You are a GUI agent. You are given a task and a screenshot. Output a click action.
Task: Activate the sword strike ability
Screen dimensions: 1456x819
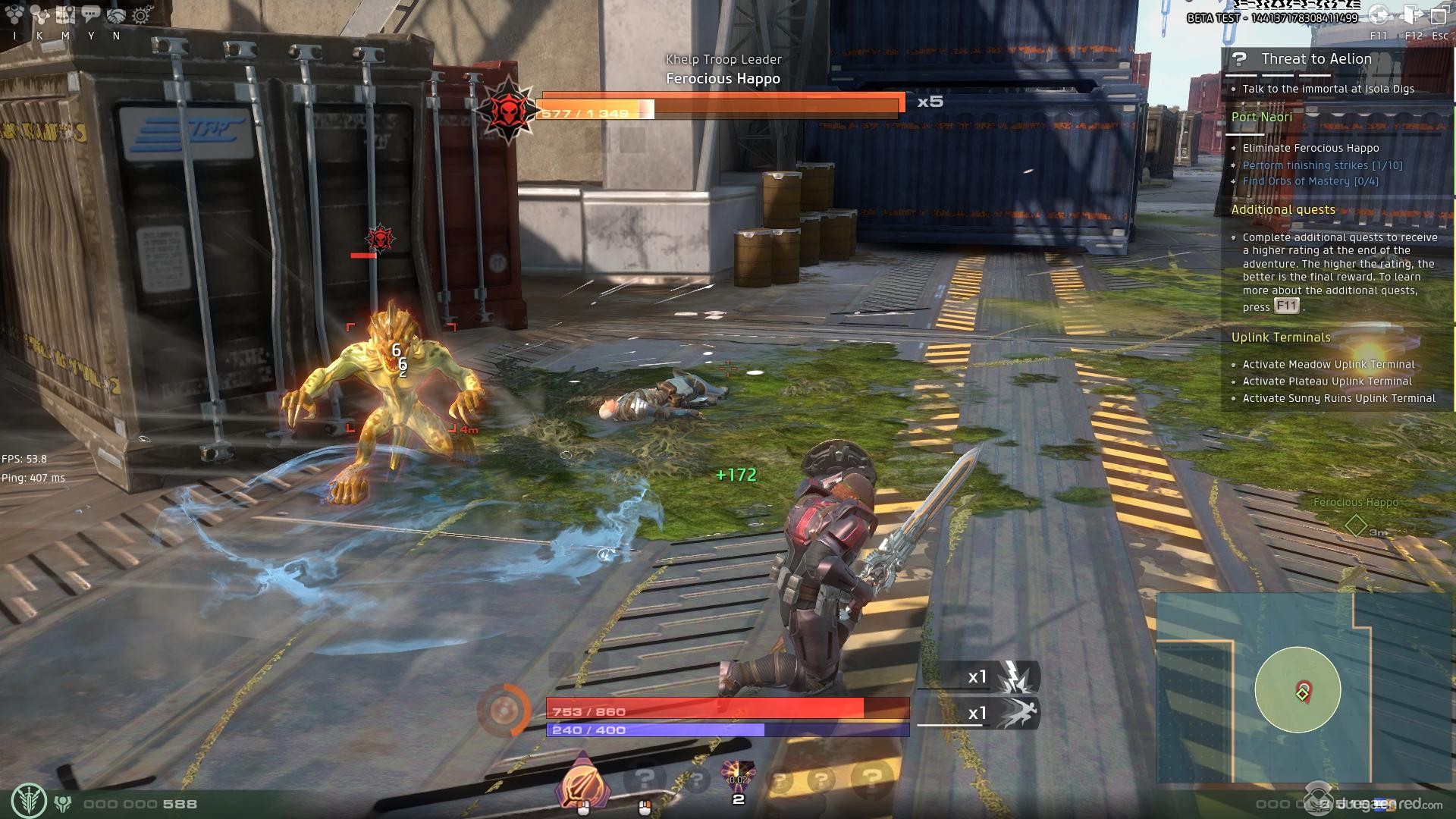point(582,783)
